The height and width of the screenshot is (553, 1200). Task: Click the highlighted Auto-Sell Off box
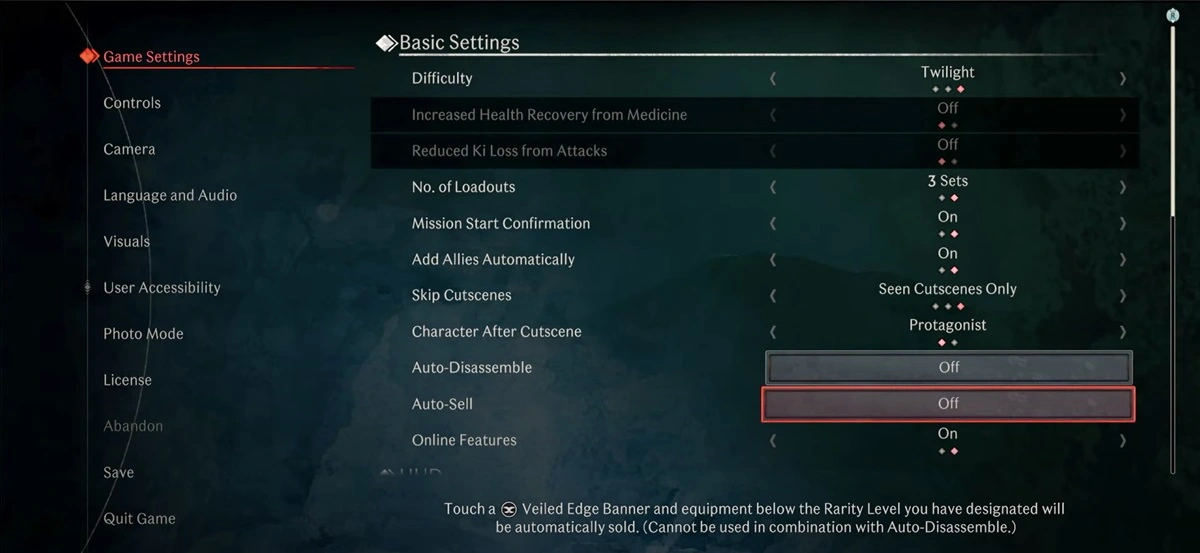tap(948, 404)
